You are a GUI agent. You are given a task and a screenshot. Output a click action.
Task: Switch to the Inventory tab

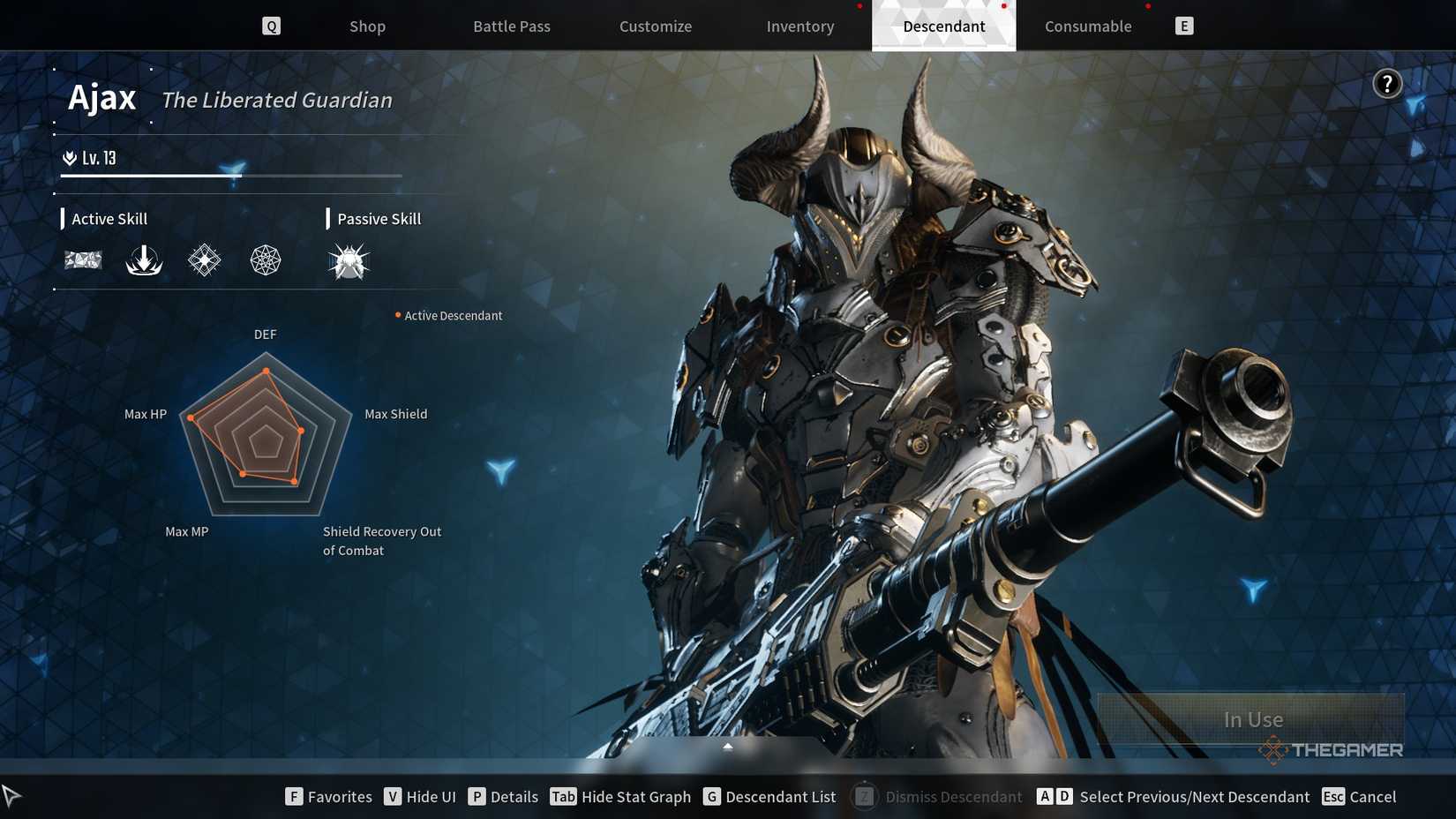point(799,26)
